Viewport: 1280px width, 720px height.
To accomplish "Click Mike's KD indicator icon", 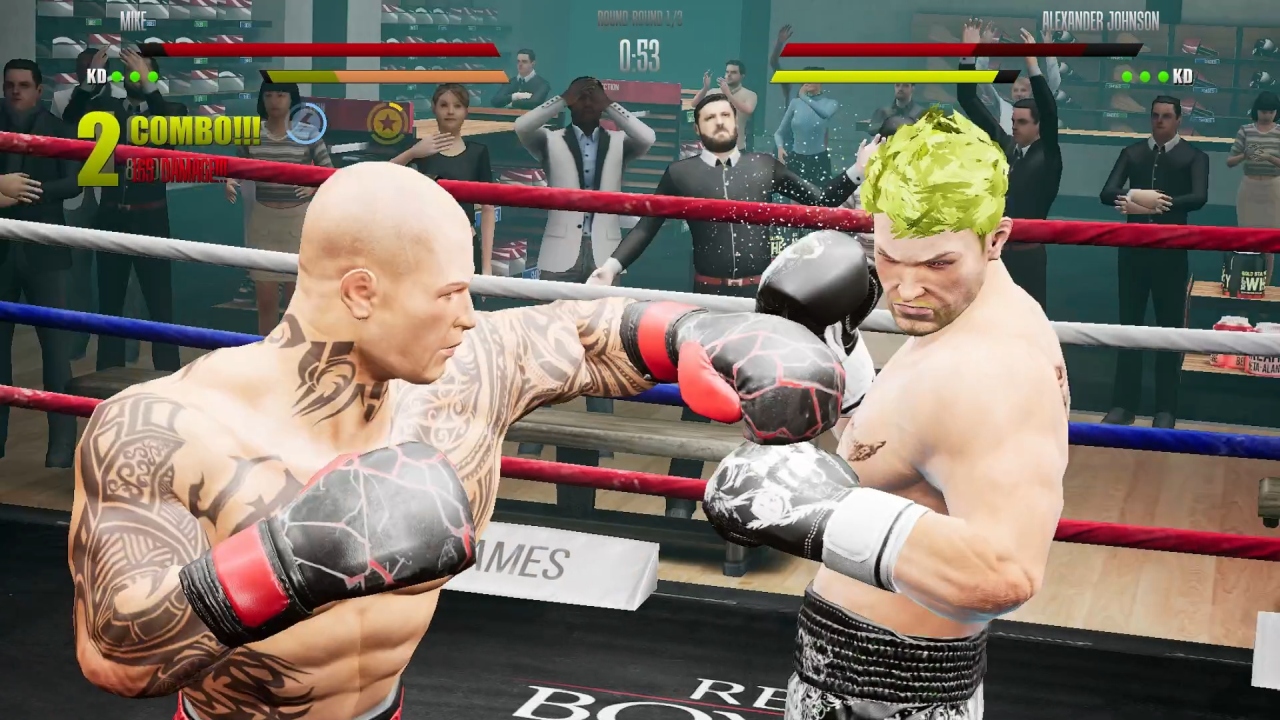I will [98, 75].
